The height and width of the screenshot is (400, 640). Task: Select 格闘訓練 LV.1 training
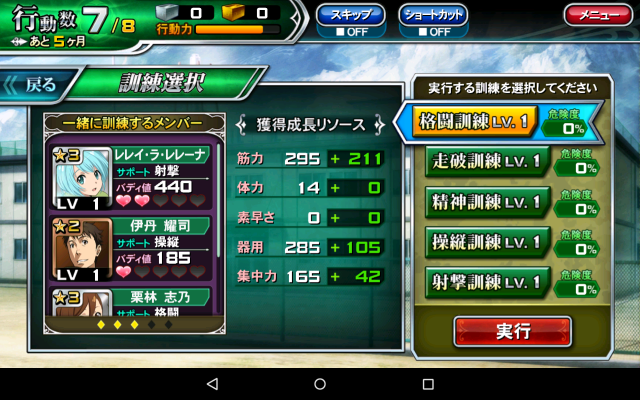[485, 123]
